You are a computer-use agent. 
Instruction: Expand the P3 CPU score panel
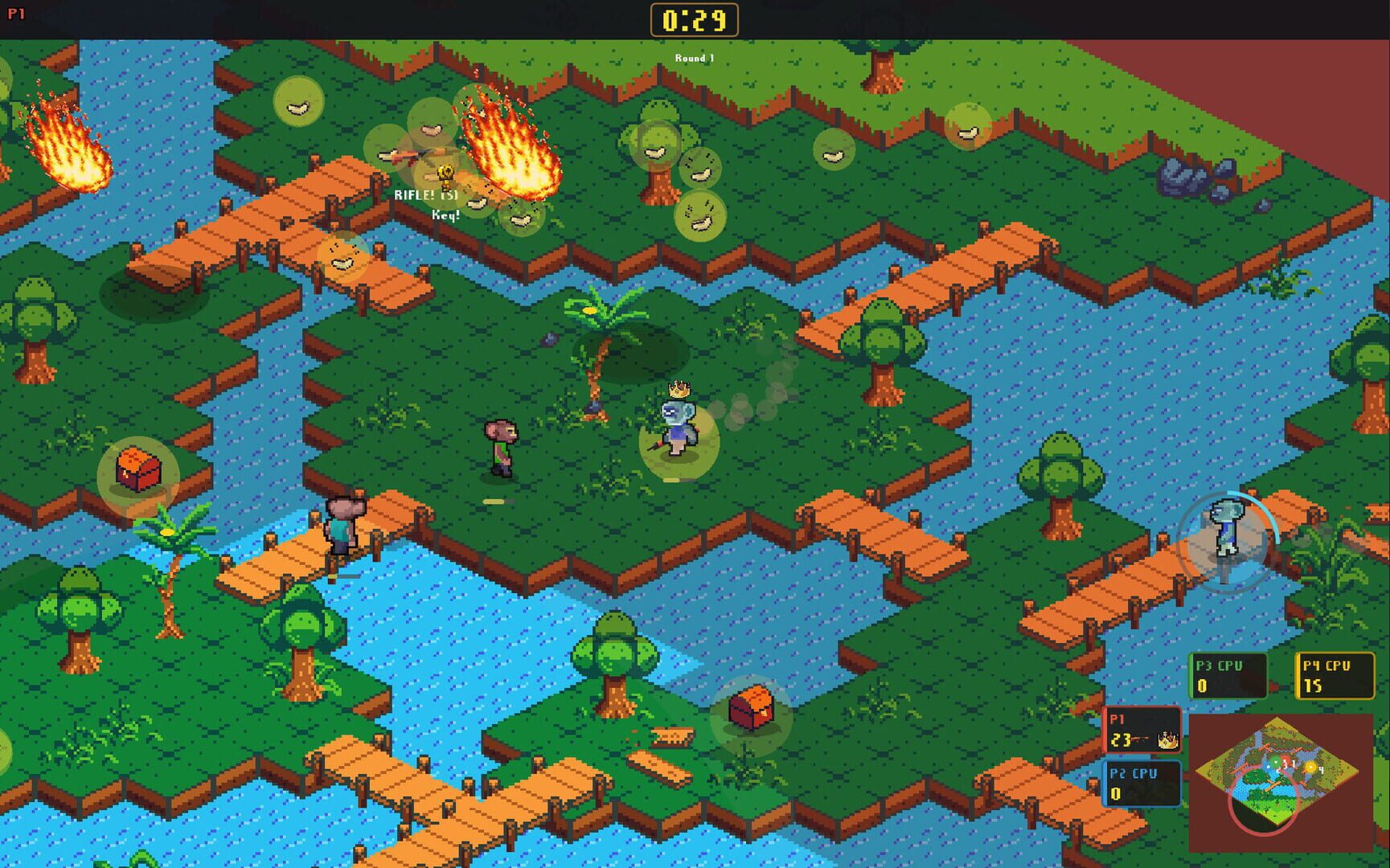pyautogui.click(x=1228, y=675)
